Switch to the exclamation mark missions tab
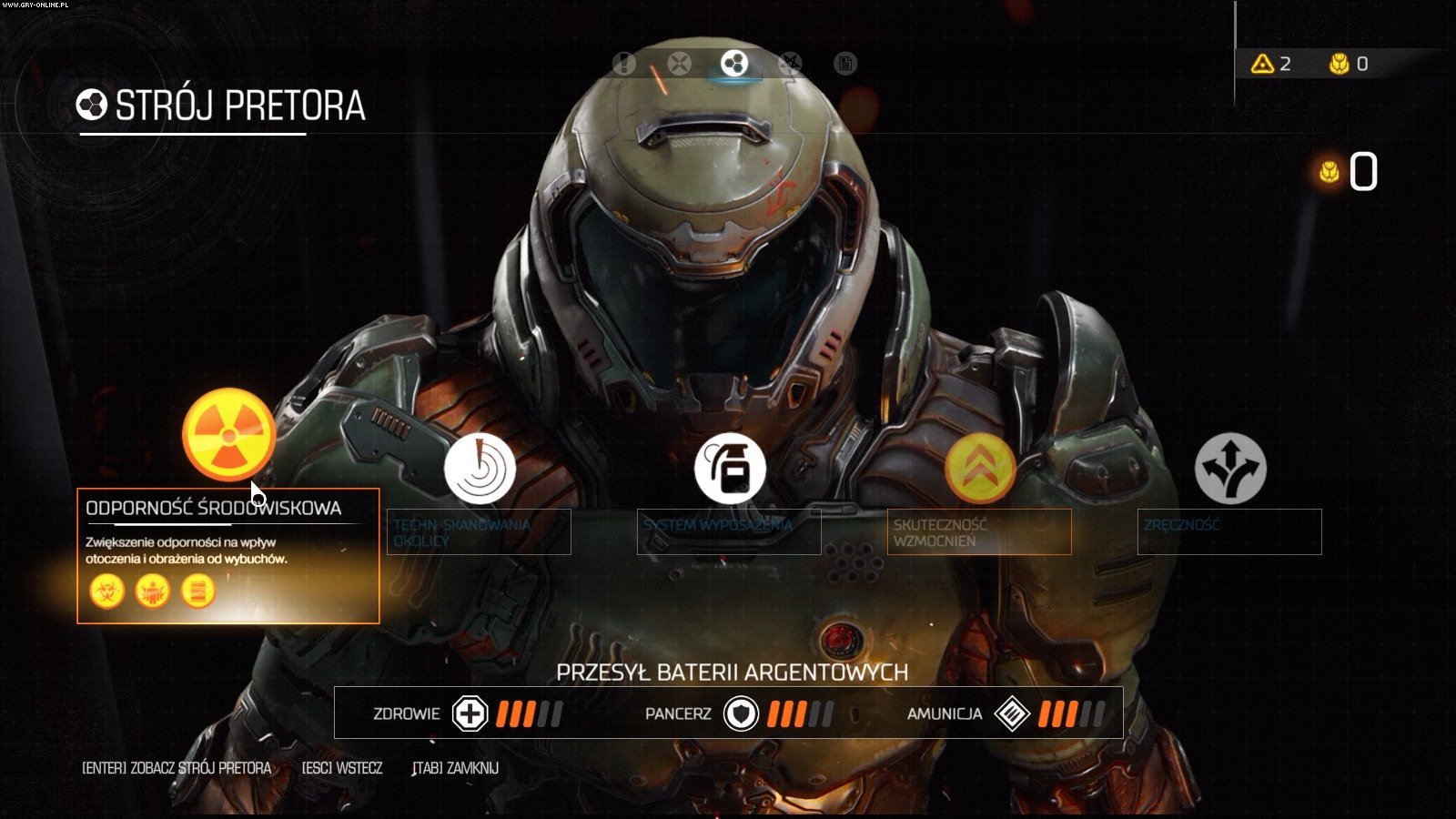 pyautogui.click(x=624, y=64)
